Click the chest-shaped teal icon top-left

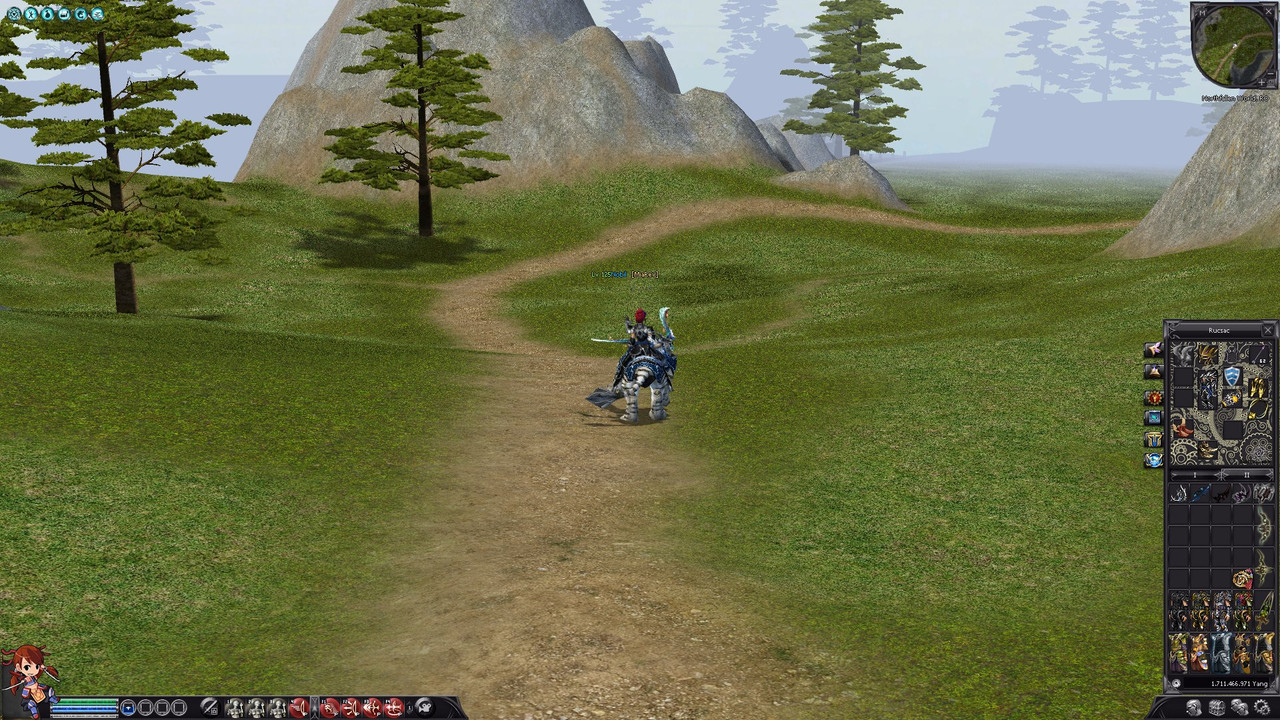tap(65, 13)
